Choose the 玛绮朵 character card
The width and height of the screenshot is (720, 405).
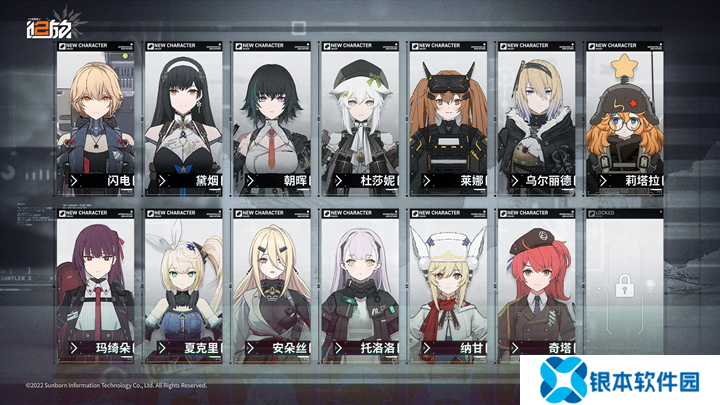95,285
